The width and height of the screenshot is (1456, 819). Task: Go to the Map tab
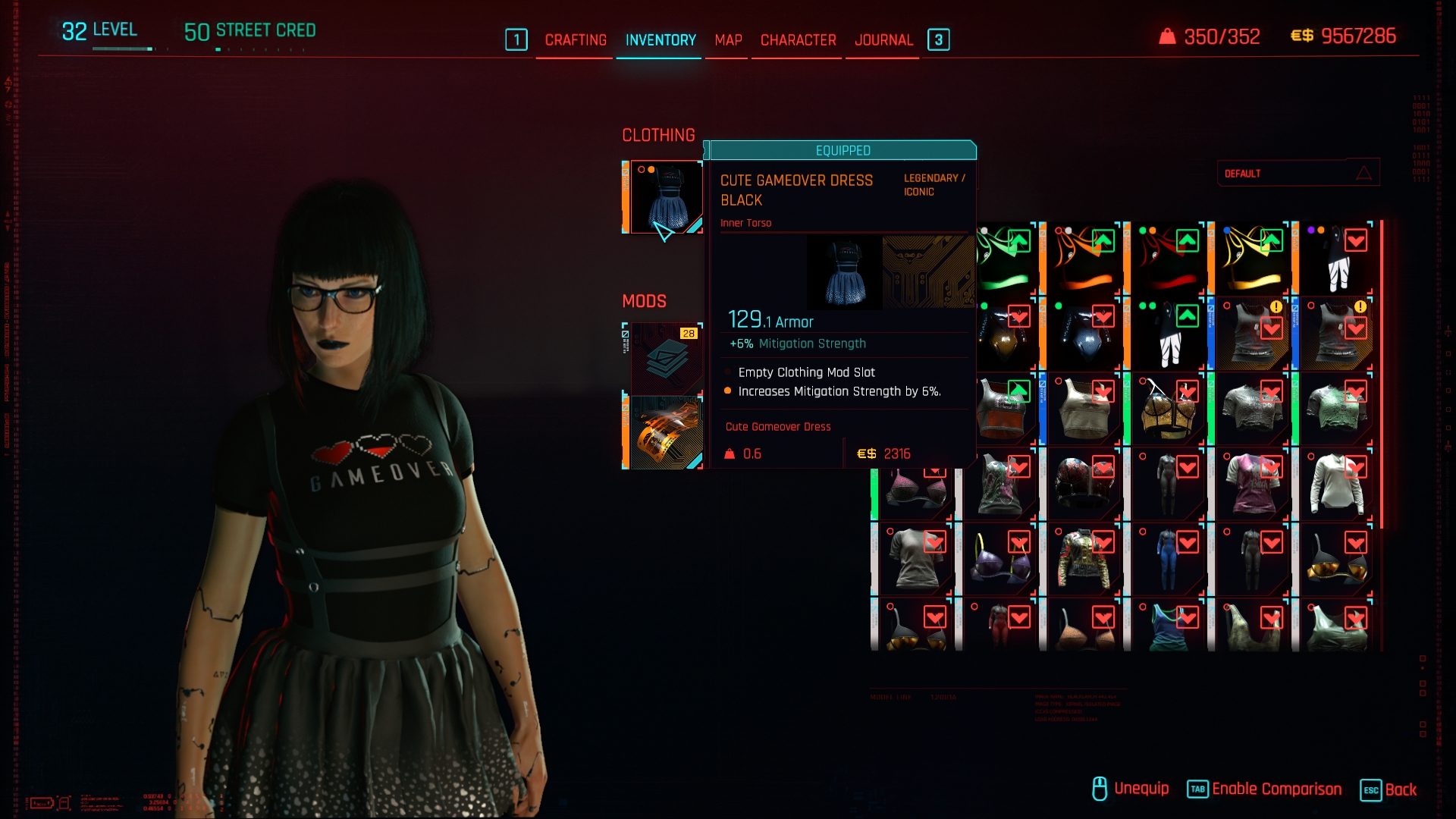tap(728, 40)
